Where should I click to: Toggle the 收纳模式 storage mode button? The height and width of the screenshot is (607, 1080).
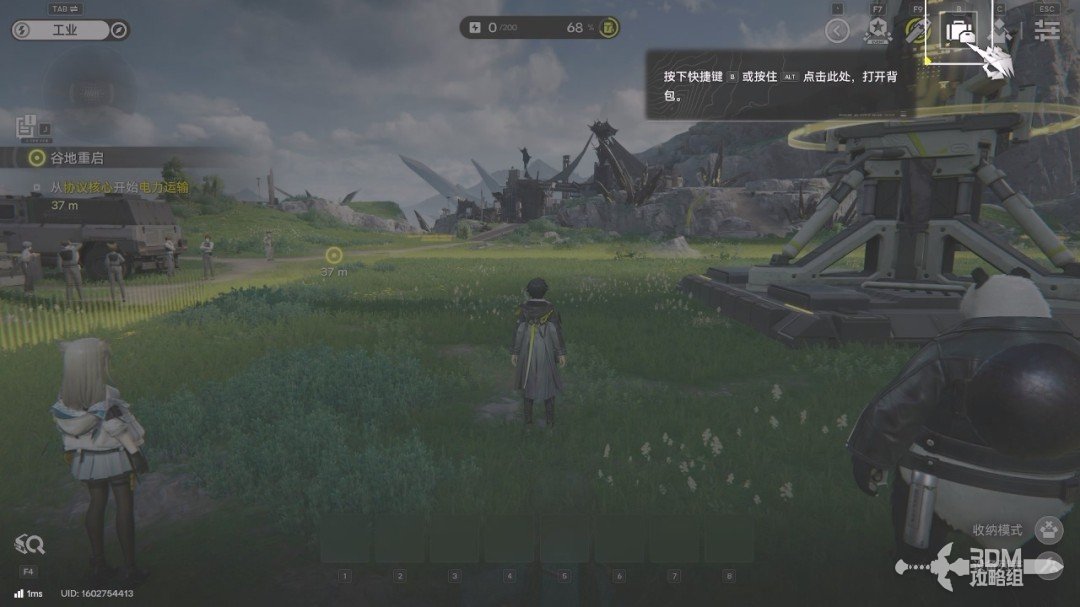[1048, 529]
